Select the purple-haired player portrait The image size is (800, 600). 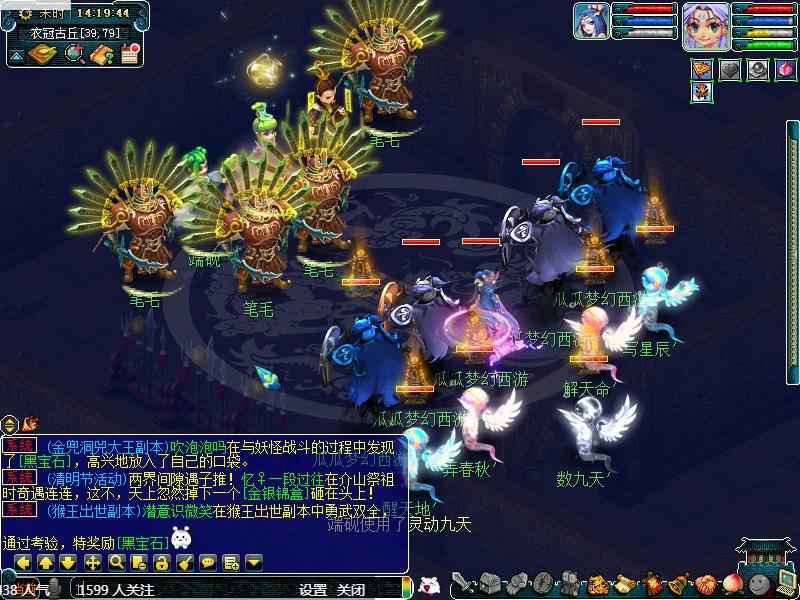point(705,24)
